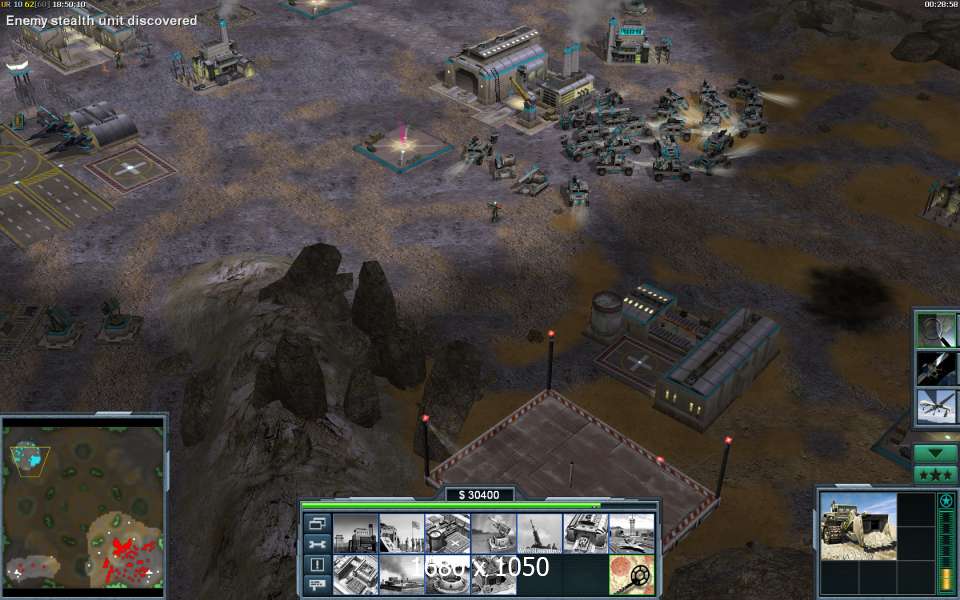Viewport: 960px width, 600px height.
Task: Click the selected bulldozer portrait
Action: (859, 526)
